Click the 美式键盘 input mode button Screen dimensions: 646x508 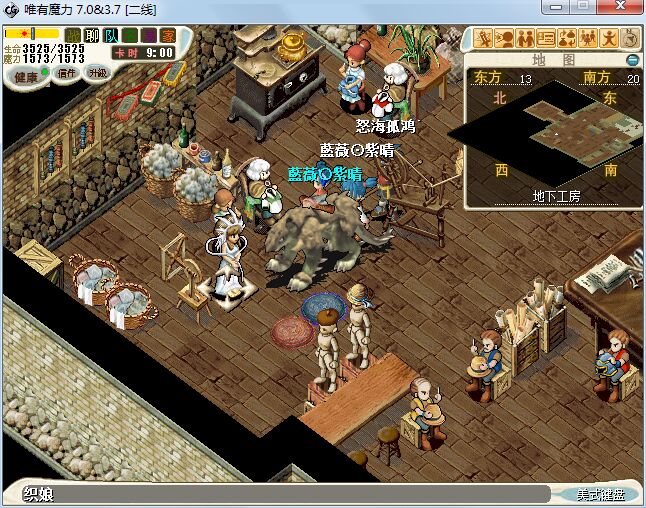click(x=599, y=494)
